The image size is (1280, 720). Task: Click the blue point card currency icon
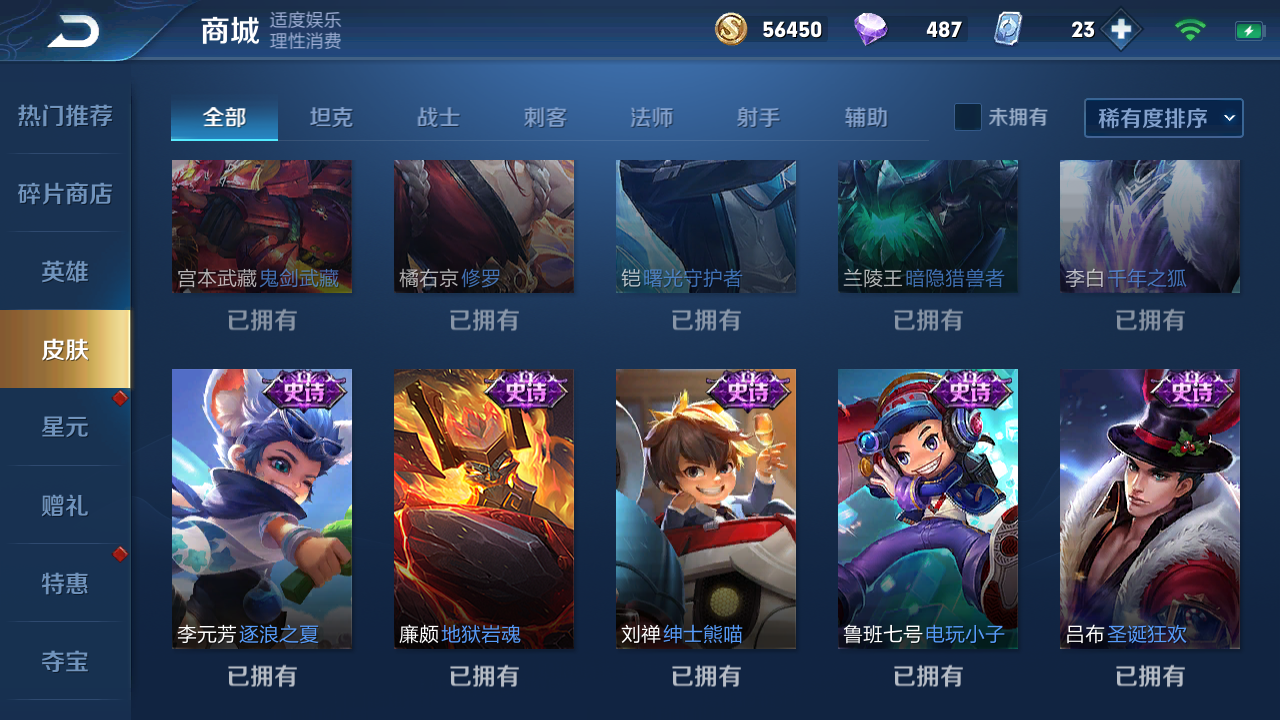[1010, 29]
